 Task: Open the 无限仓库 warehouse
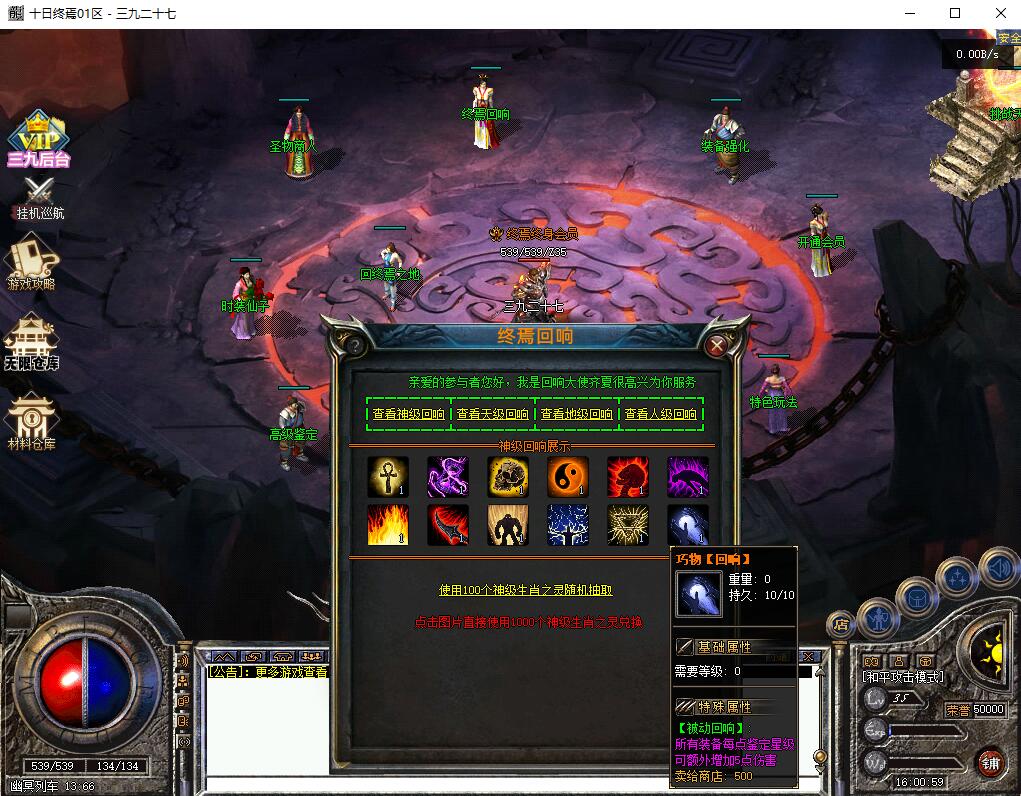click(x=31, y=342)
